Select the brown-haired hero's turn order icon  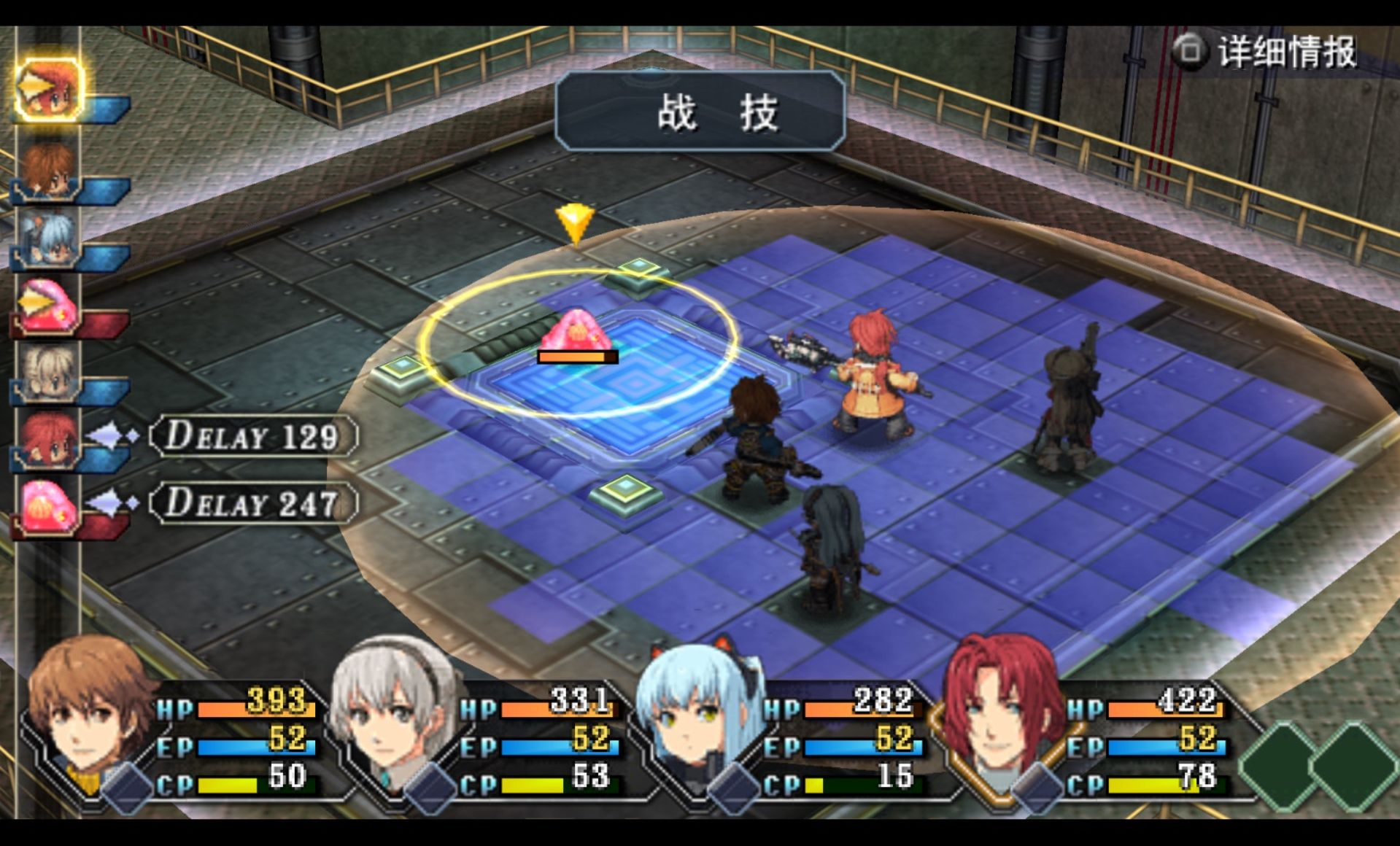coord(47,170)
